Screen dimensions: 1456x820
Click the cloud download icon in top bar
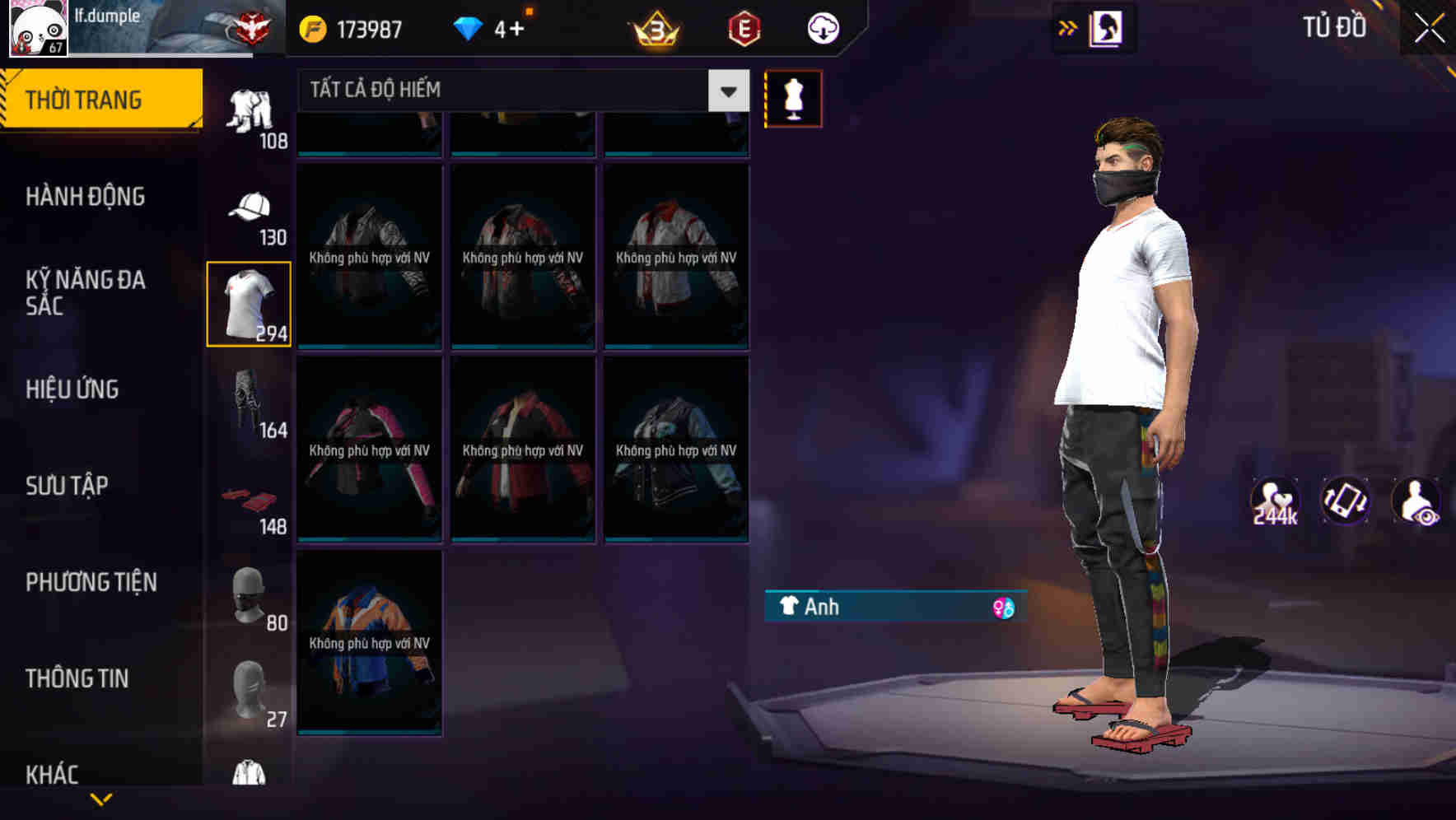(821, 27)
